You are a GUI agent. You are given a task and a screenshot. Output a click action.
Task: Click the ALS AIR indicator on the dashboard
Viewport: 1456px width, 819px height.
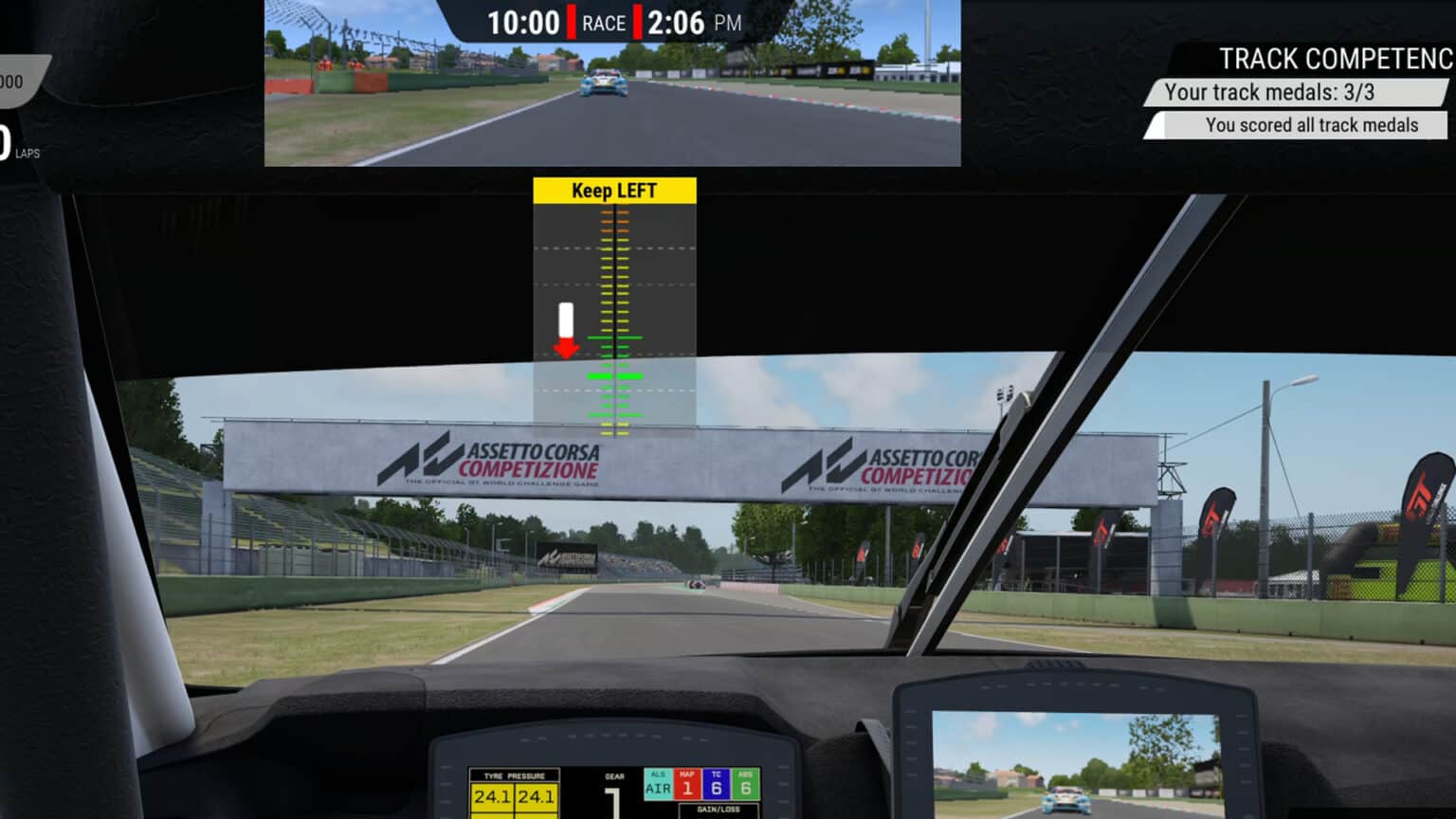click(656, 781)
